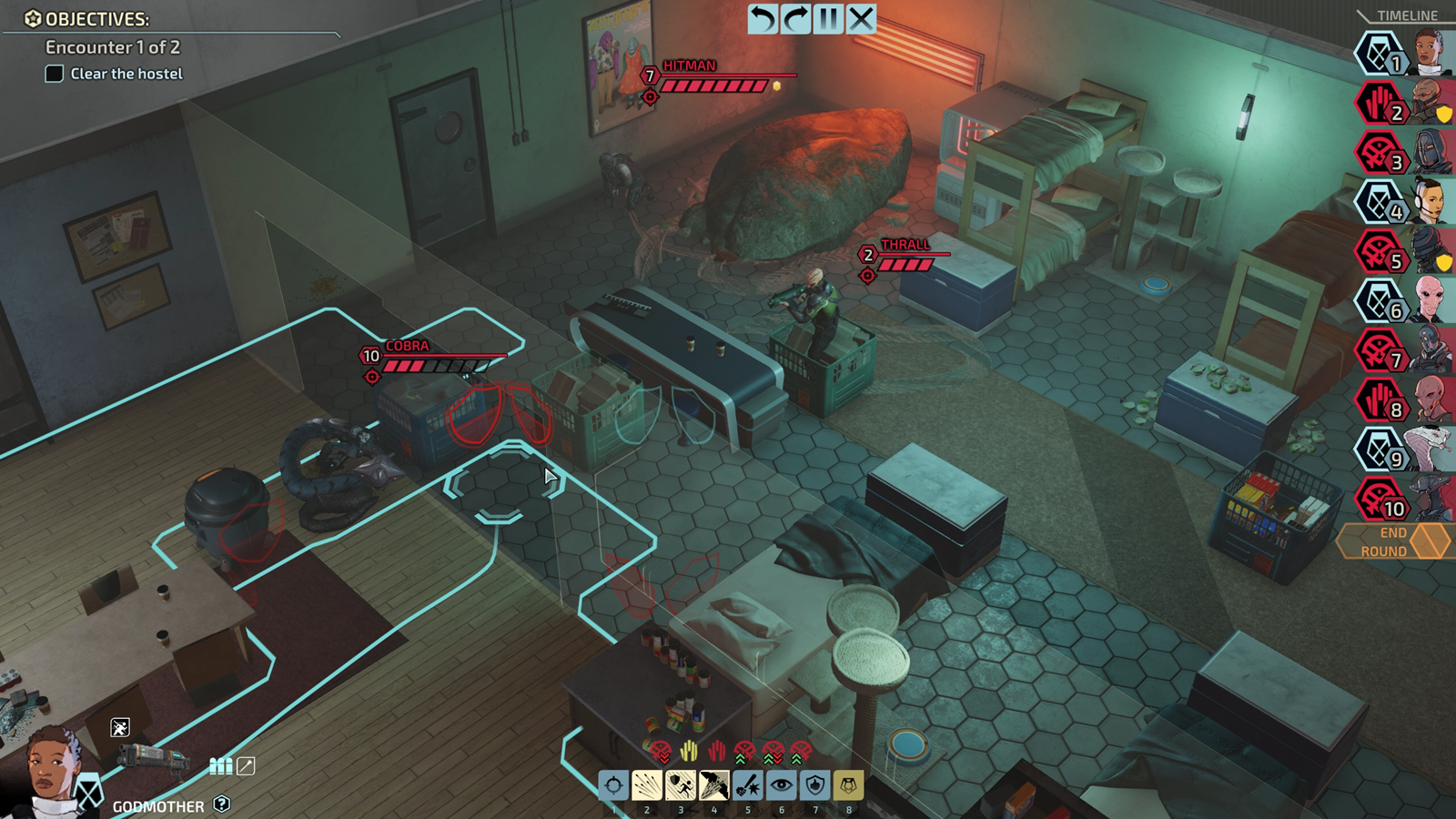Click the redo arrow button
The height and width of the screenshot is (819, 1456).
click(x=796, y=19)
